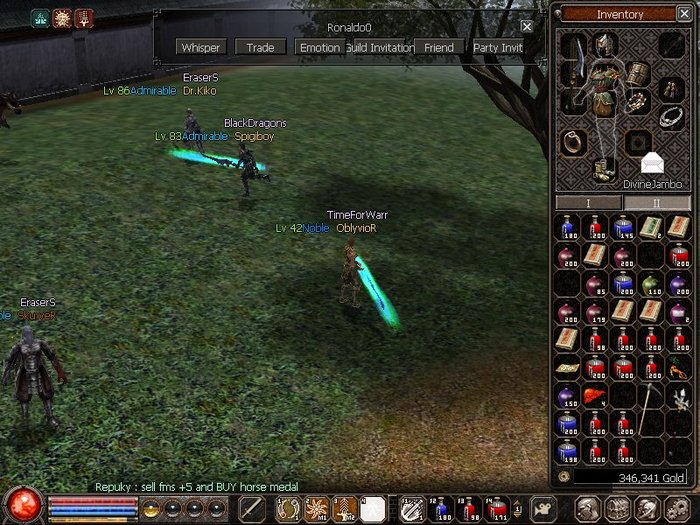Close the Inventory window
The width and height of the screenshot is (700, 525).
click(682, 14)
